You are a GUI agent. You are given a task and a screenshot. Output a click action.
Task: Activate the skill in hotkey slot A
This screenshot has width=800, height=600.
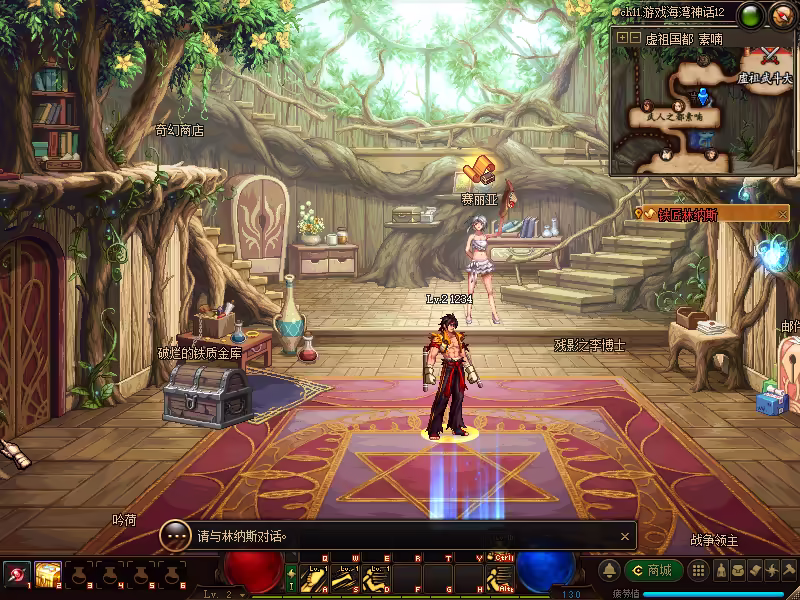point(315,578)
